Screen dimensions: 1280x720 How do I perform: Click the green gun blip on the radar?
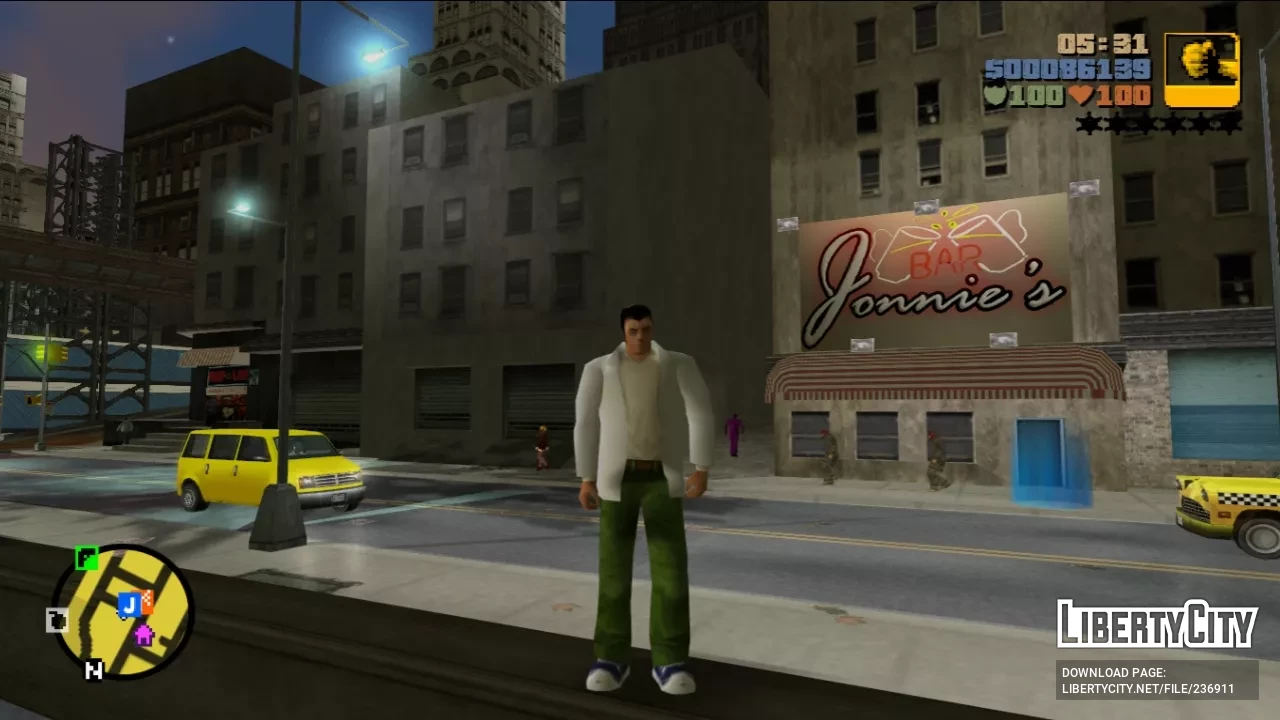(87, 558)
